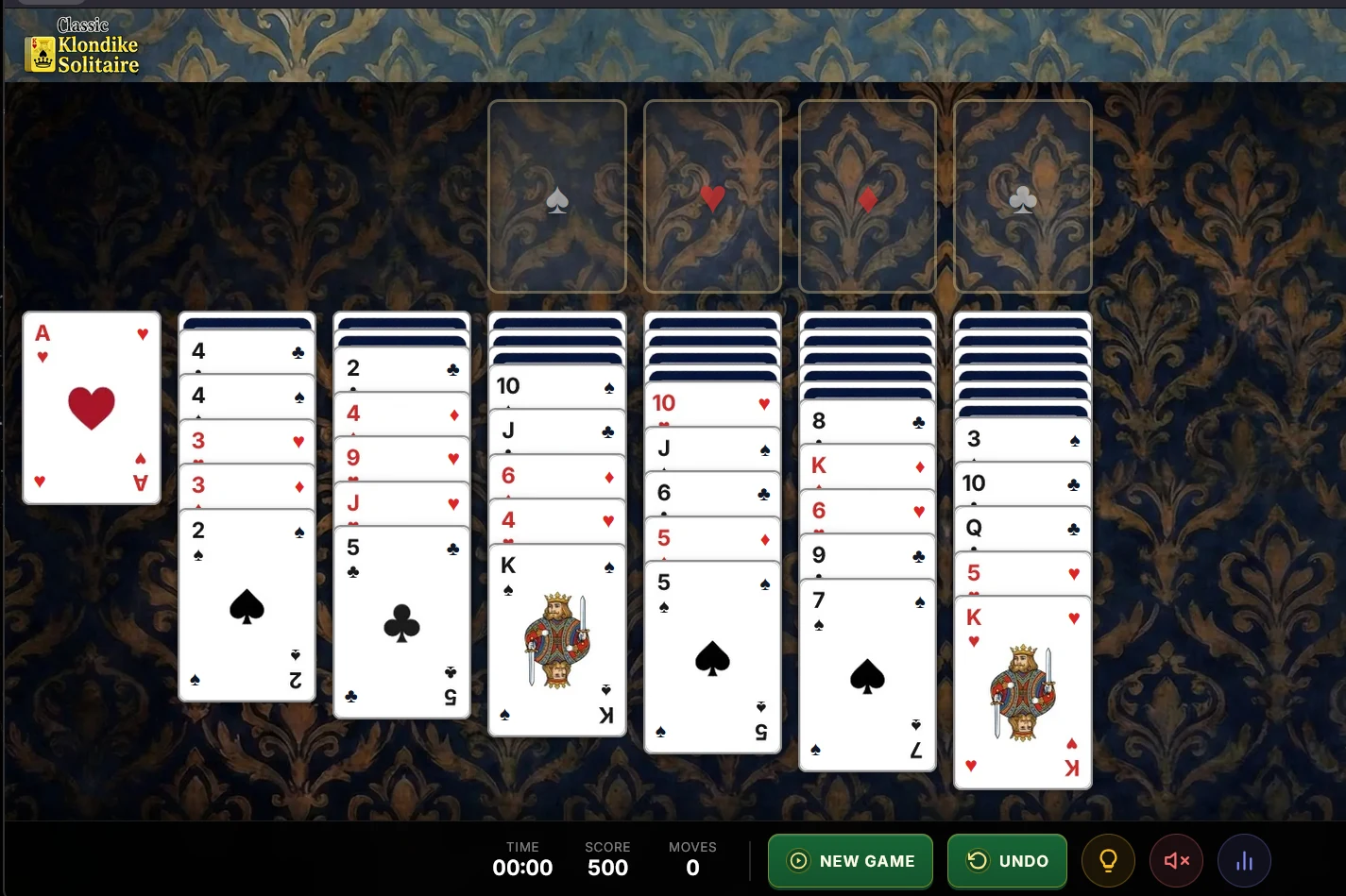Viewport: 1346px width, 896px height.
Task: Start a new game with NEW GAME button
Action: (x=849, y=860)
